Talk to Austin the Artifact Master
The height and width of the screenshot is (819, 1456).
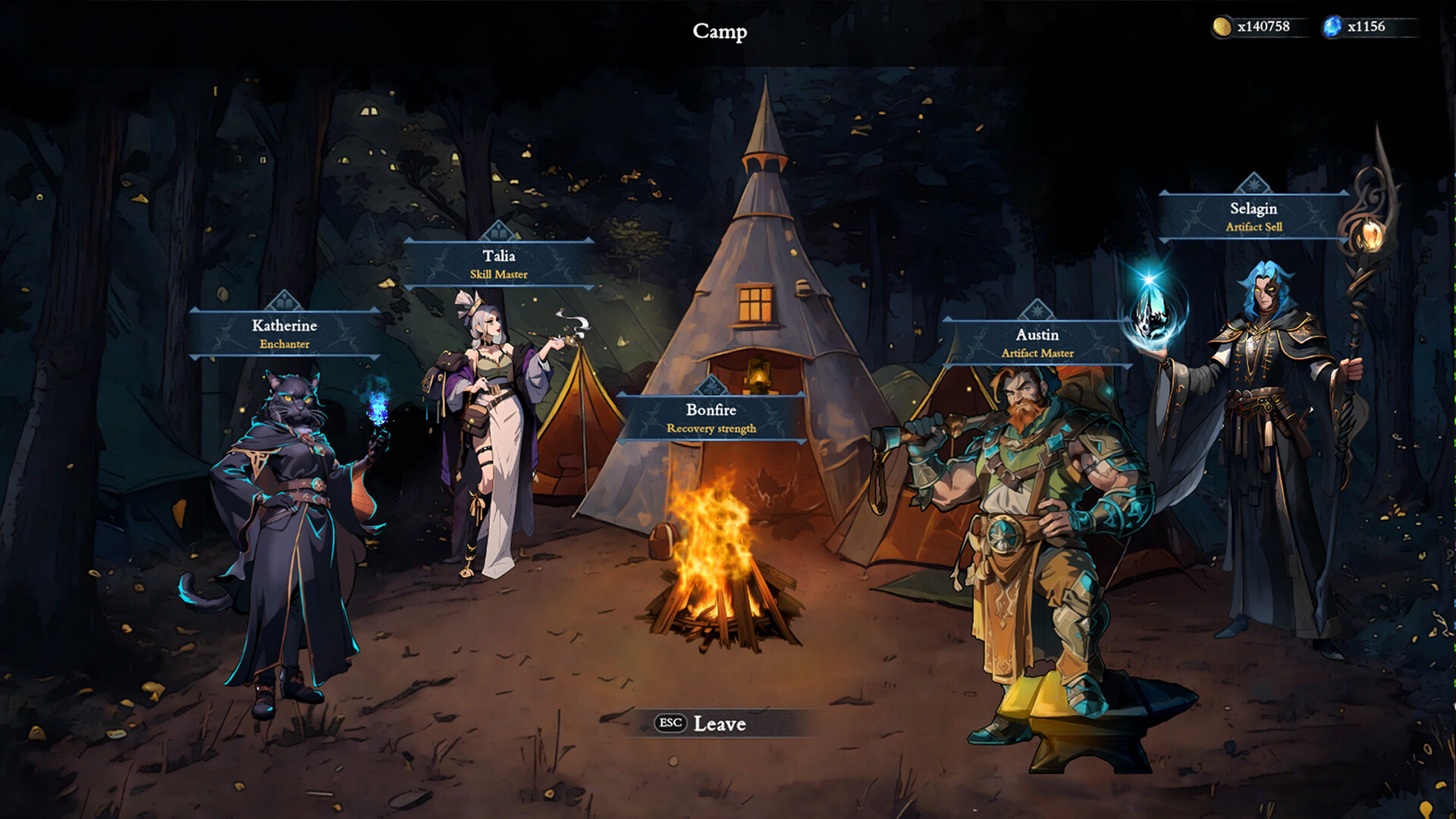pyautogui.click(x=1037, y=343)
